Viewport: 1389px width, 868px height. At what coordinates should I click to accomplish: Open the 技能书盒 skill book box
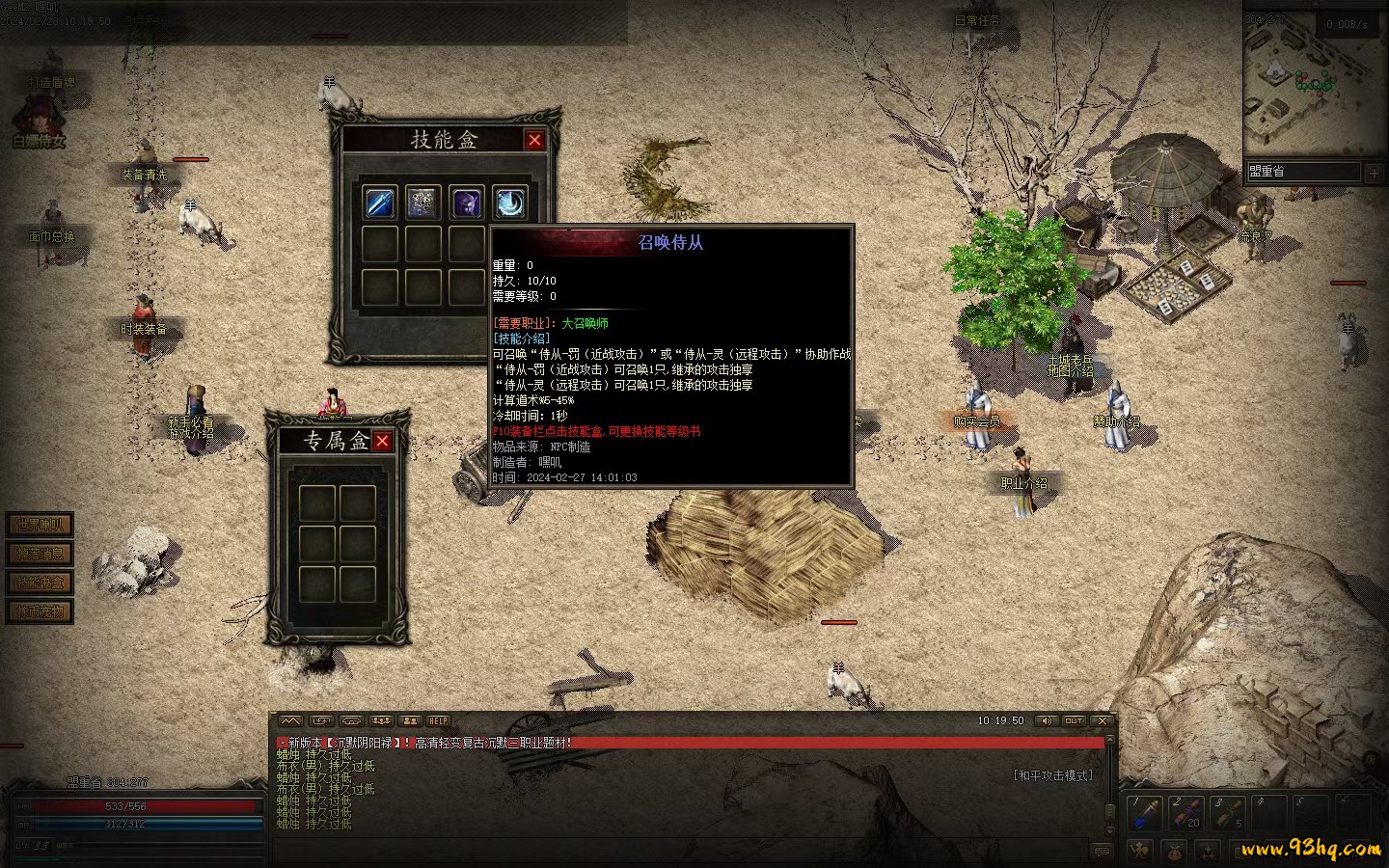40,583
